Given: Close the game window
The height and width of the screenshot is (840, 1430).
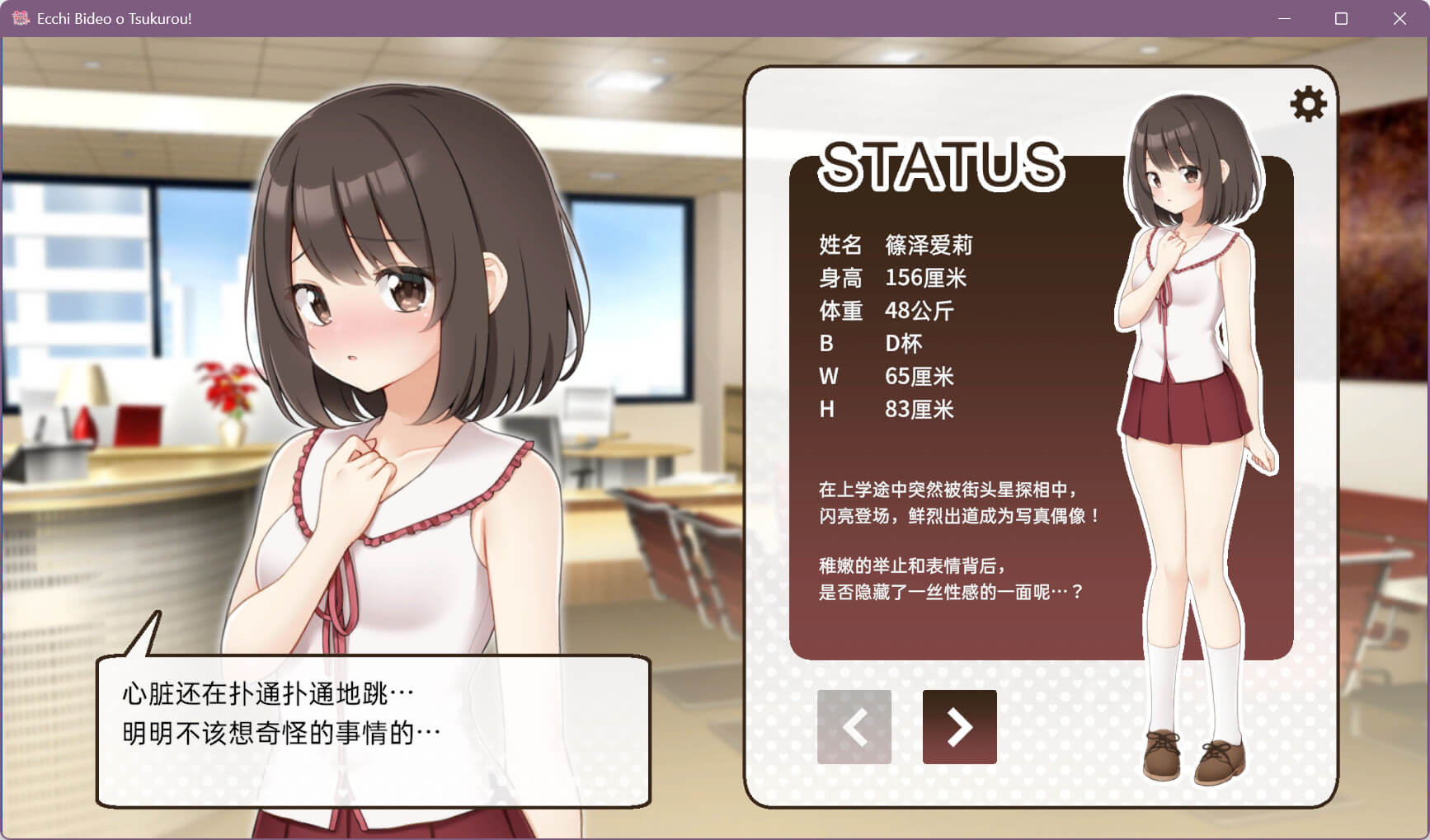Looking at the screenshot, I should (x=1399, y=18).
